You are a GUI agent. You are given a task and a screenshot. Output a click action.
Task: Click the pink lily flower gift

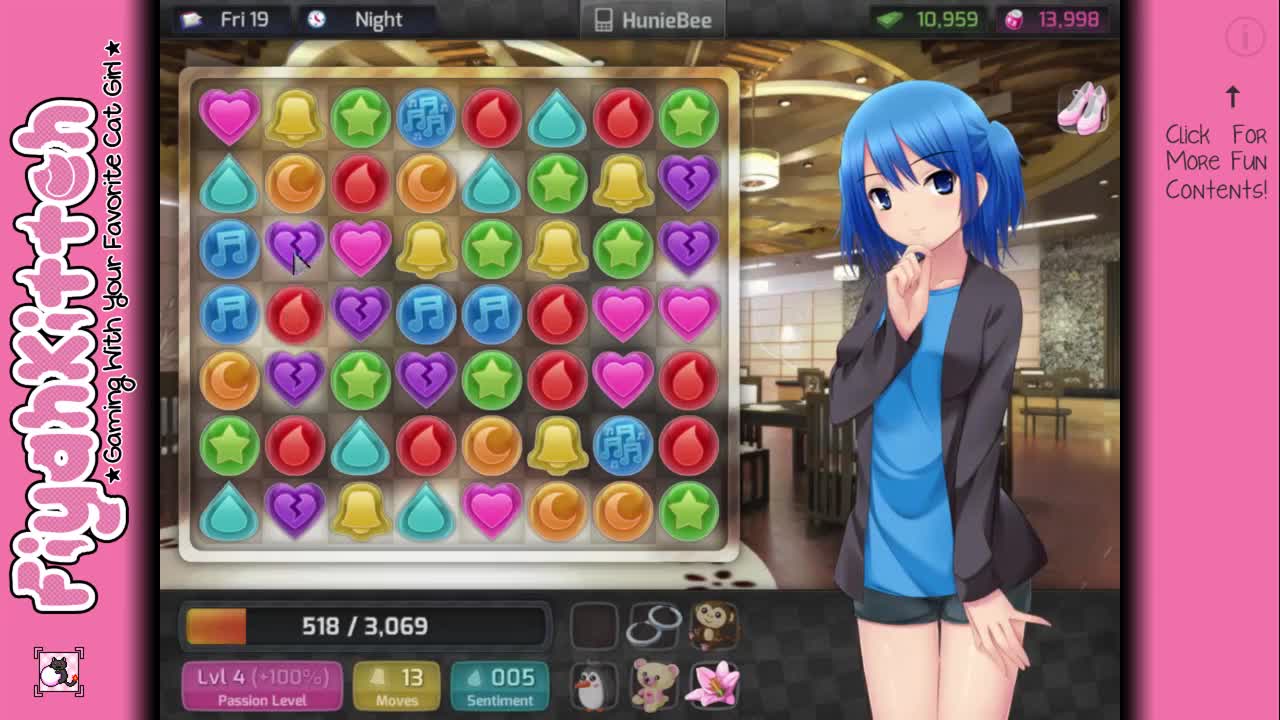pos(714,686)
